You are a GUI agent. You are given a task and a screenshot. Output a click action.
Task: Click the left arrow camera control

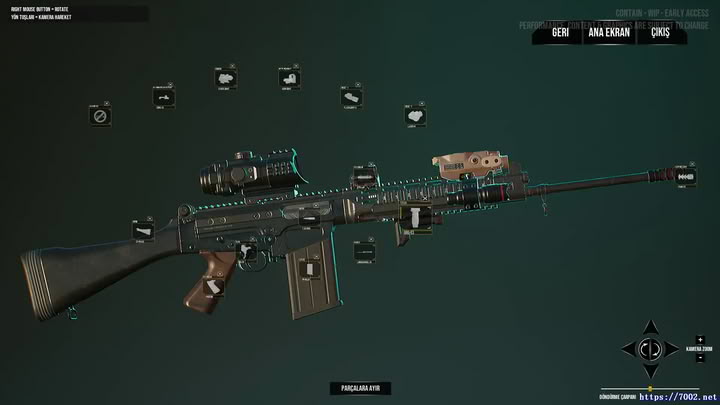(x=628, y=349)
